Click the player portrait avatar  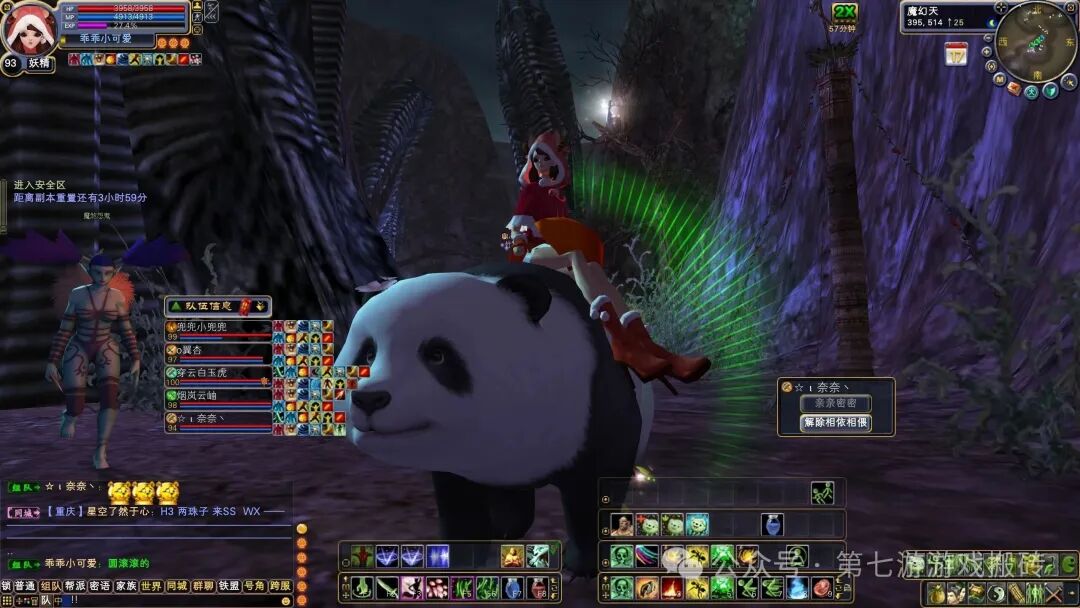pyautogui.click(x=28, y=28)
